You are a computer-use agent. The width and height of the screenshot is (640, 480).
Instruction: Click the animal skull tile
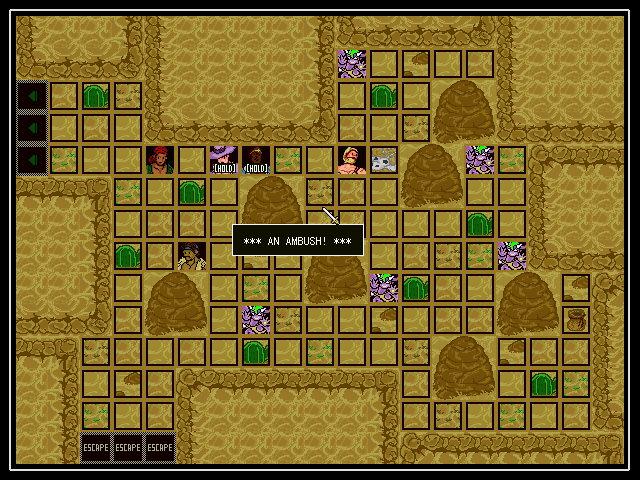pyautogui.click(x=384, y=160)
